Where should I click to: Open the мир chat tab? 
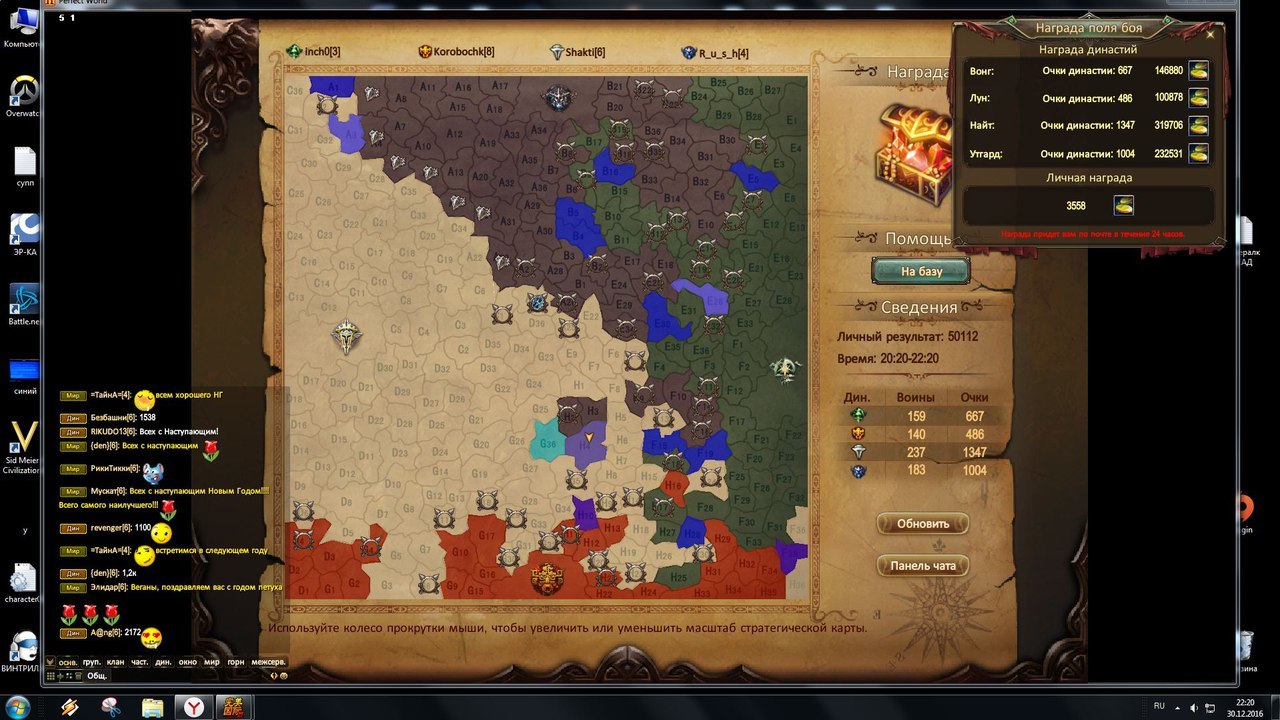[211, 662]
